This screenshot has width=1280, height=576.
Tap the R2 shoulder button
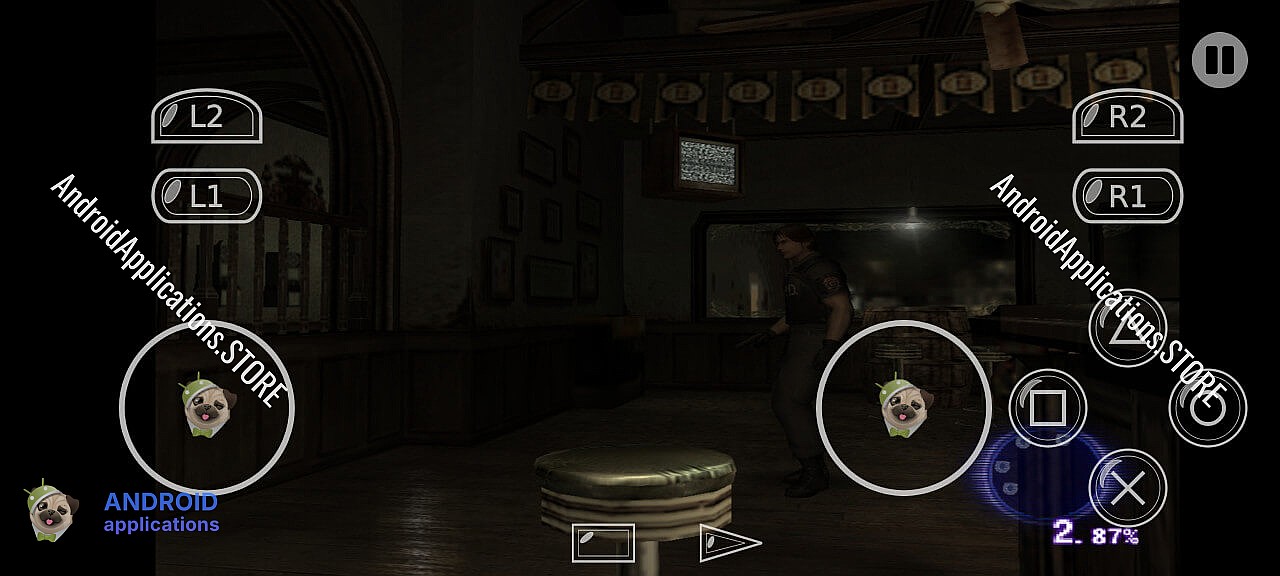(x=1127, y=117)
